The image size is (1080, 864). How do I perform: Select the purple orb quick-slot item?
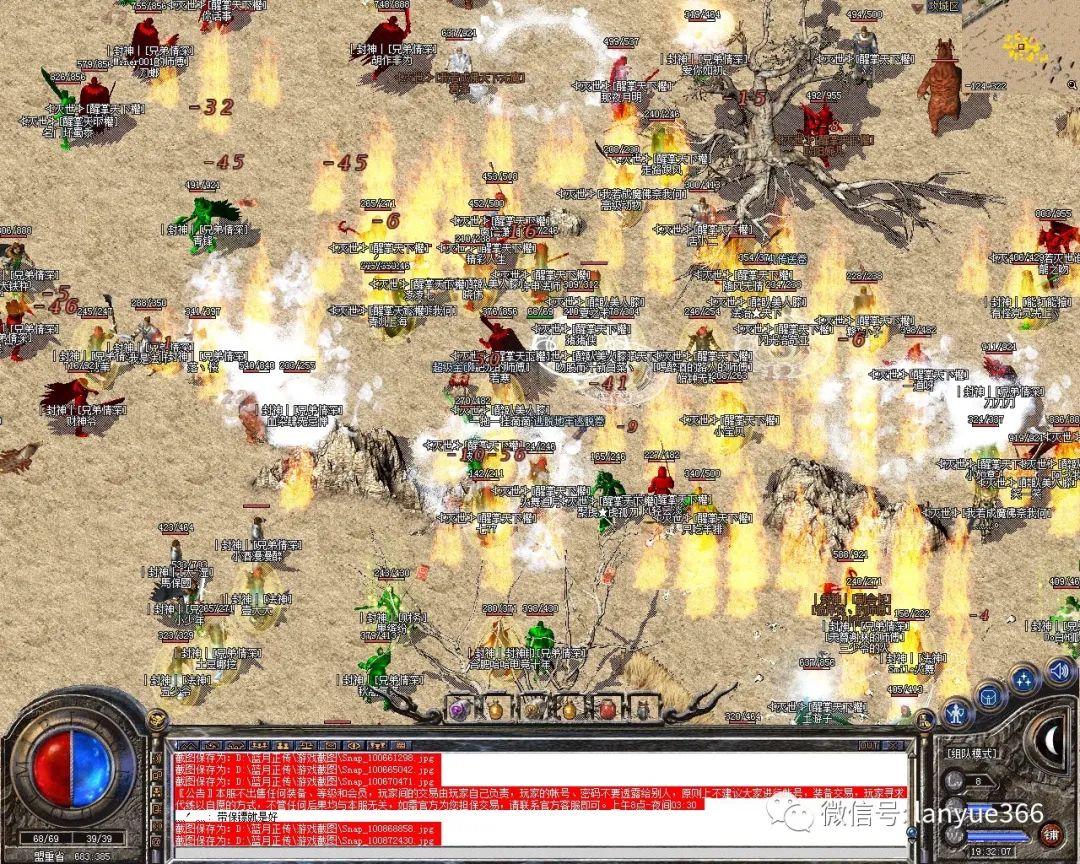tap(459, 709)
